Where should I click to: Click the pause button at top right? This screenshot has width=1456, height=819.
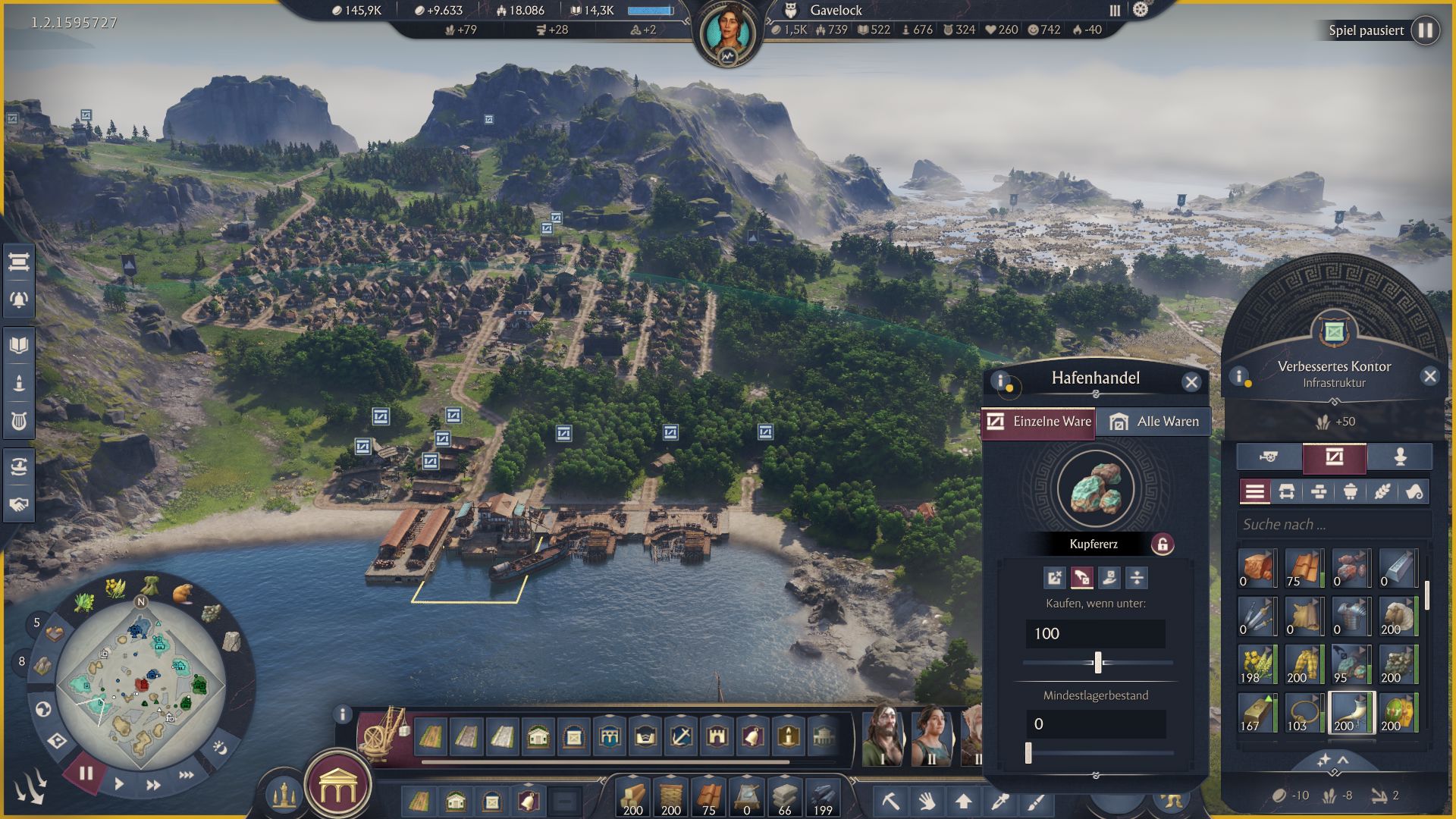[x=1426, y=30]
